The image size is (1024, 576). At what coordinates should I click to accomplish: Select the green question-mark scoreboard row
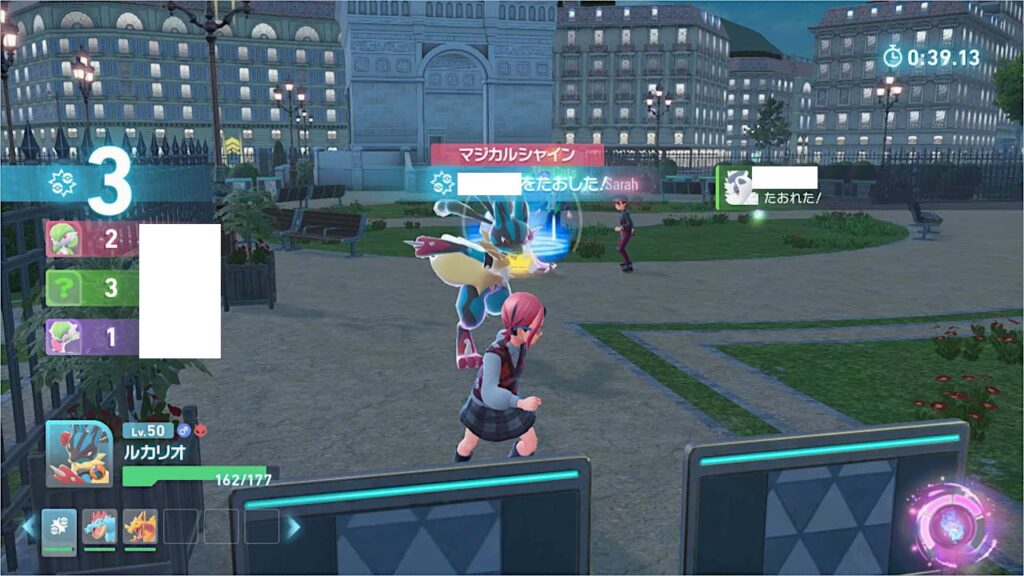tap(90, 289)
